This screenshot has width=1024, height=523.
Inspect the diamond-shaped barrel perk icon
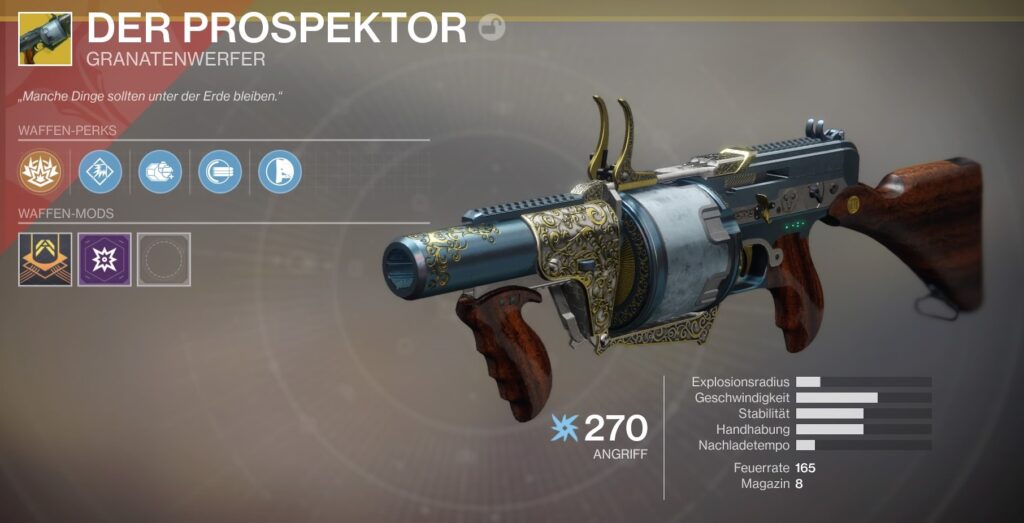(x=100, y=171)
